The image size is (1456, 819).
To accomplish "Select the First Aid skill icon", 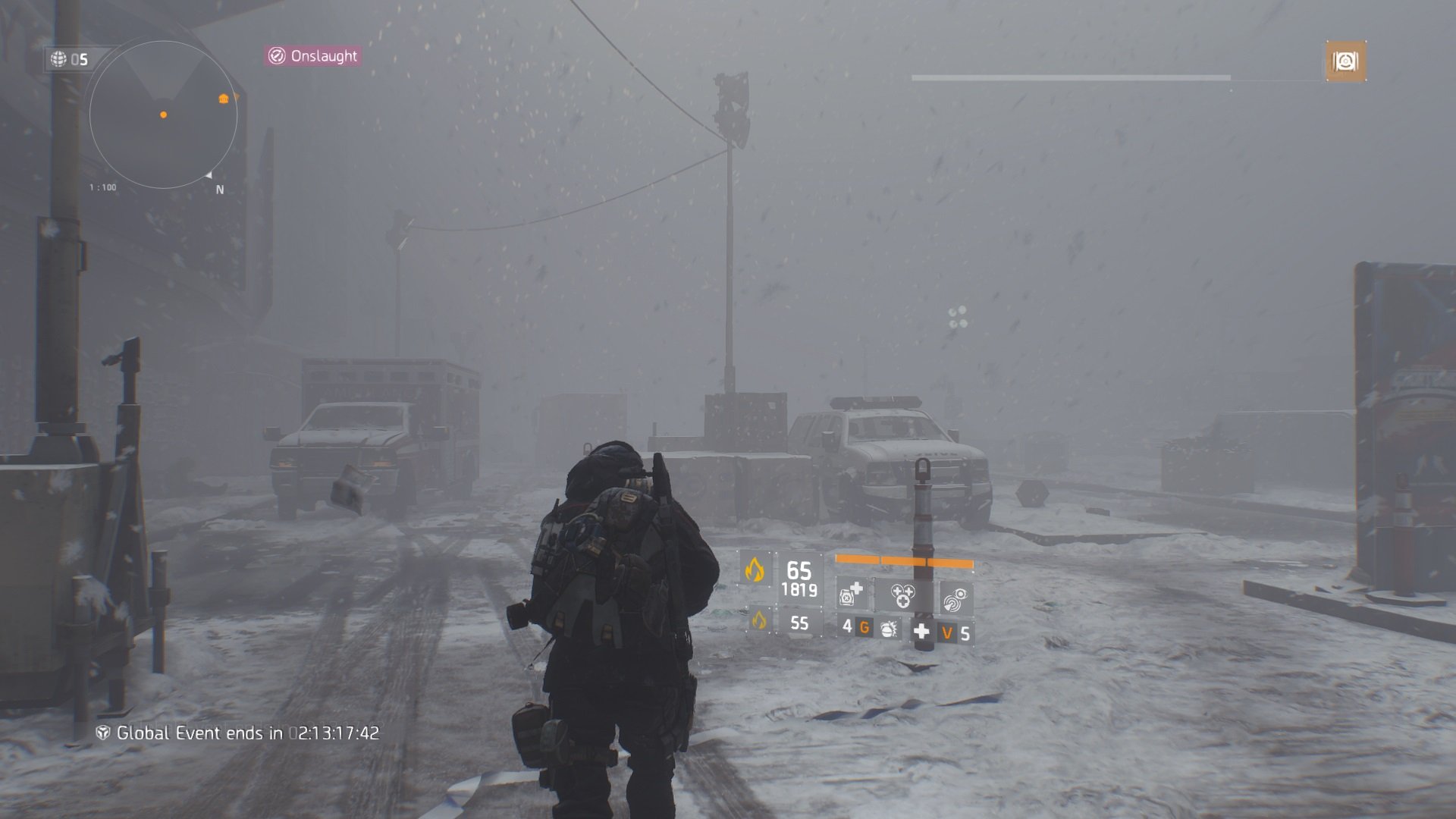I will click(851, 595).
